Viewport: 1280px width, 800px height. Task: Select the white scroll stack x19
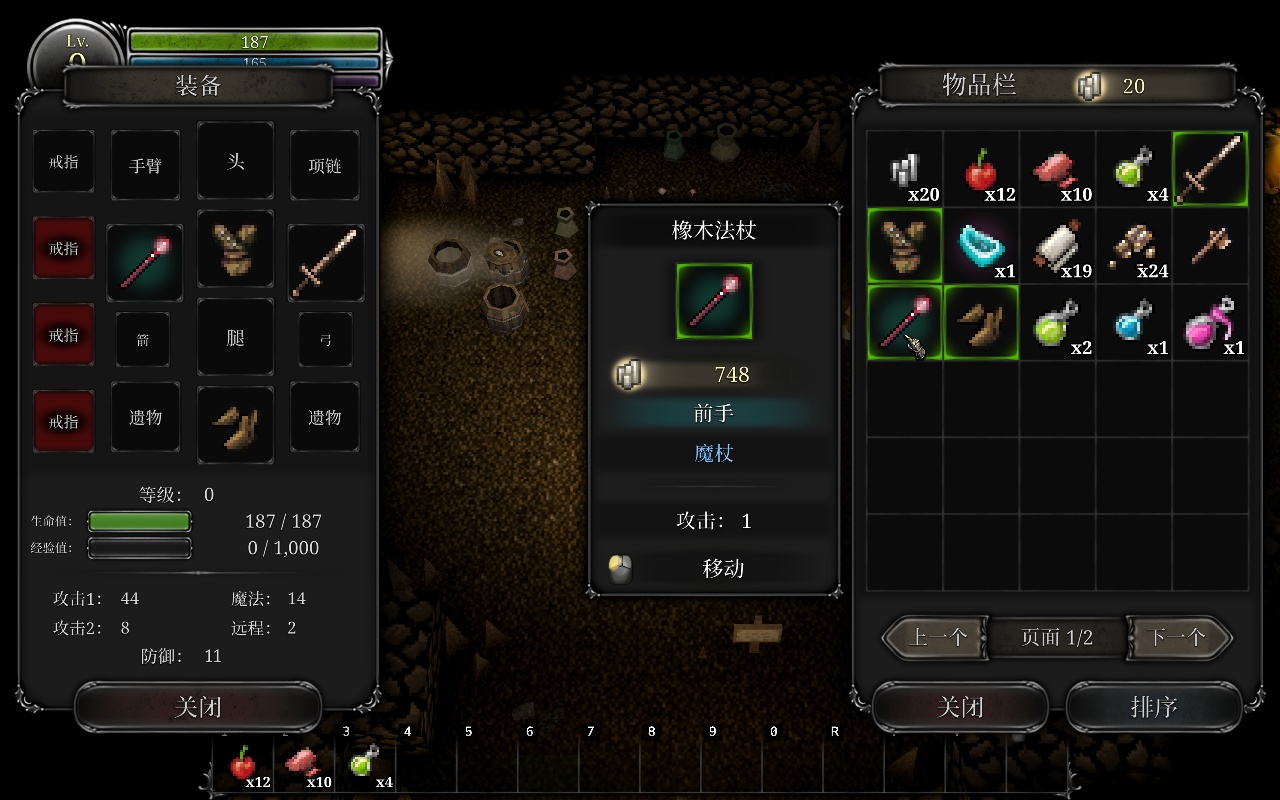click(1057, 246)
